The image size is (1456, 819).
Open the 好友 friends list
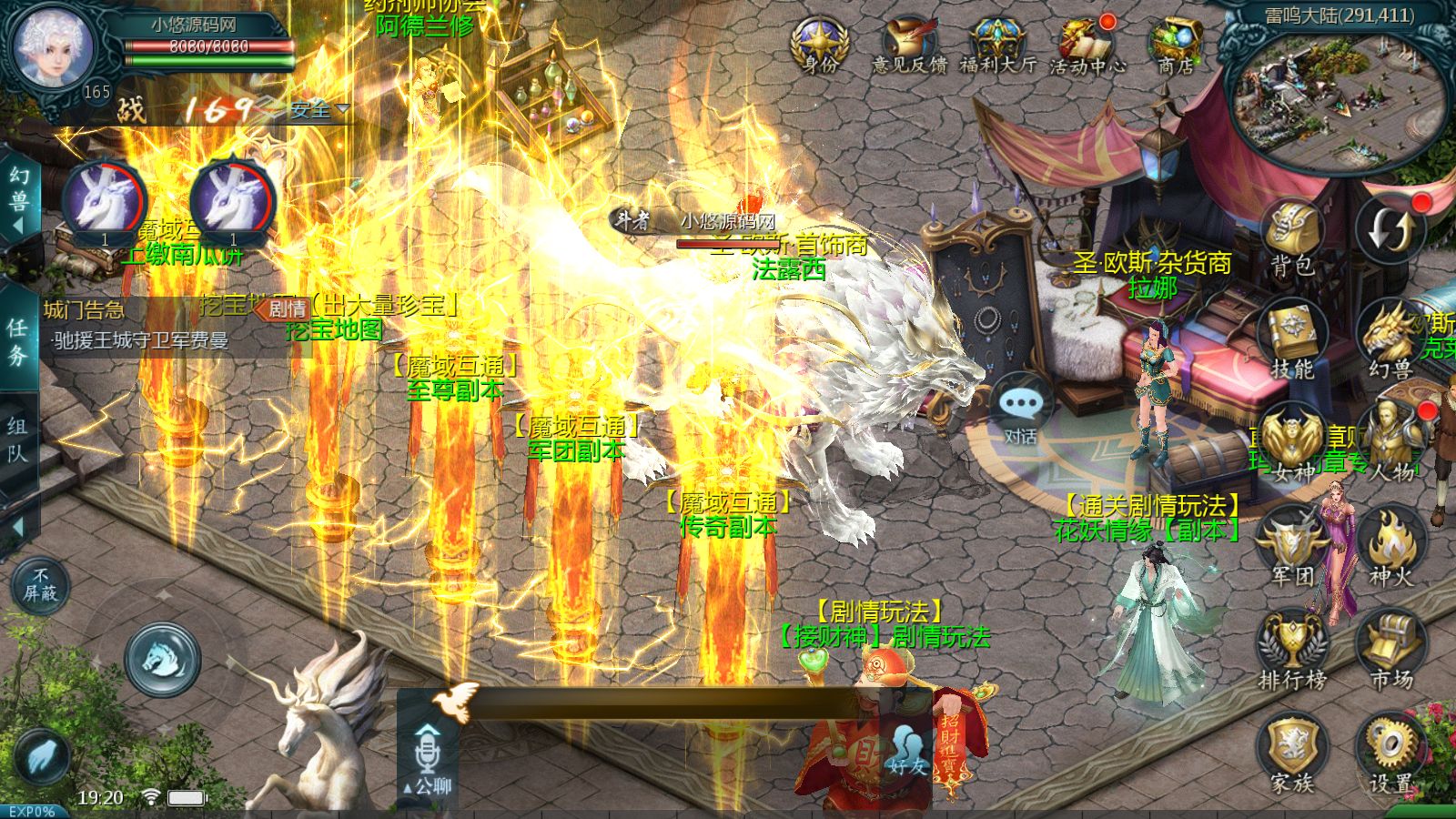pos(907,752)
